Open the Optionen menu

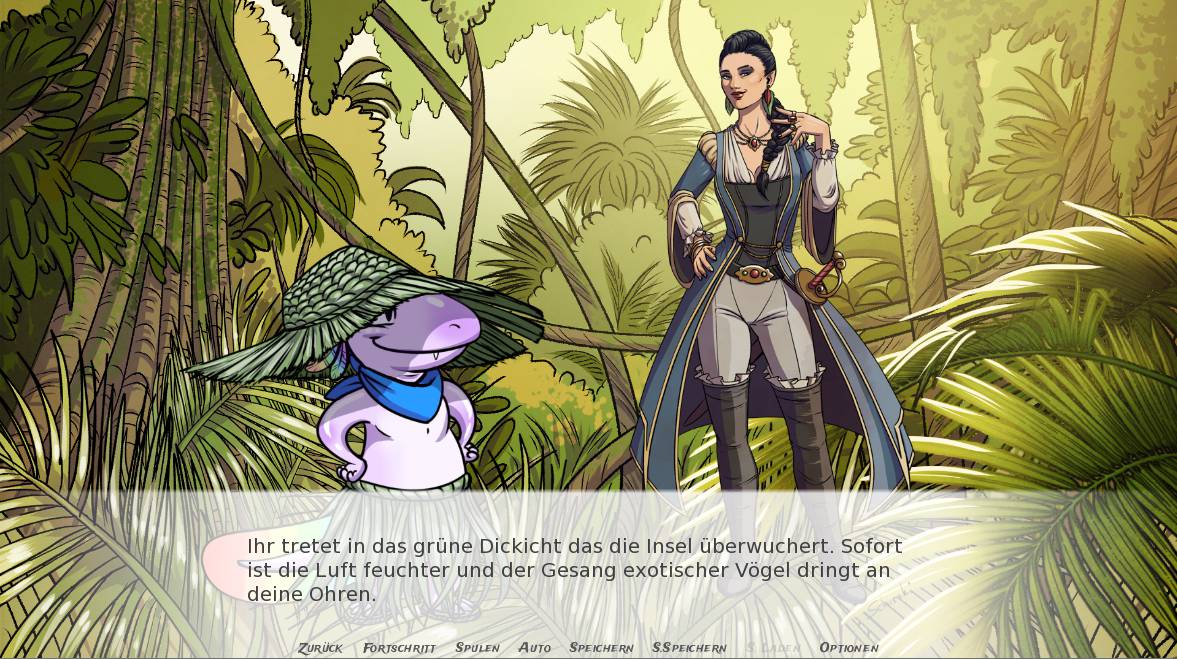[x=849, y=648]
